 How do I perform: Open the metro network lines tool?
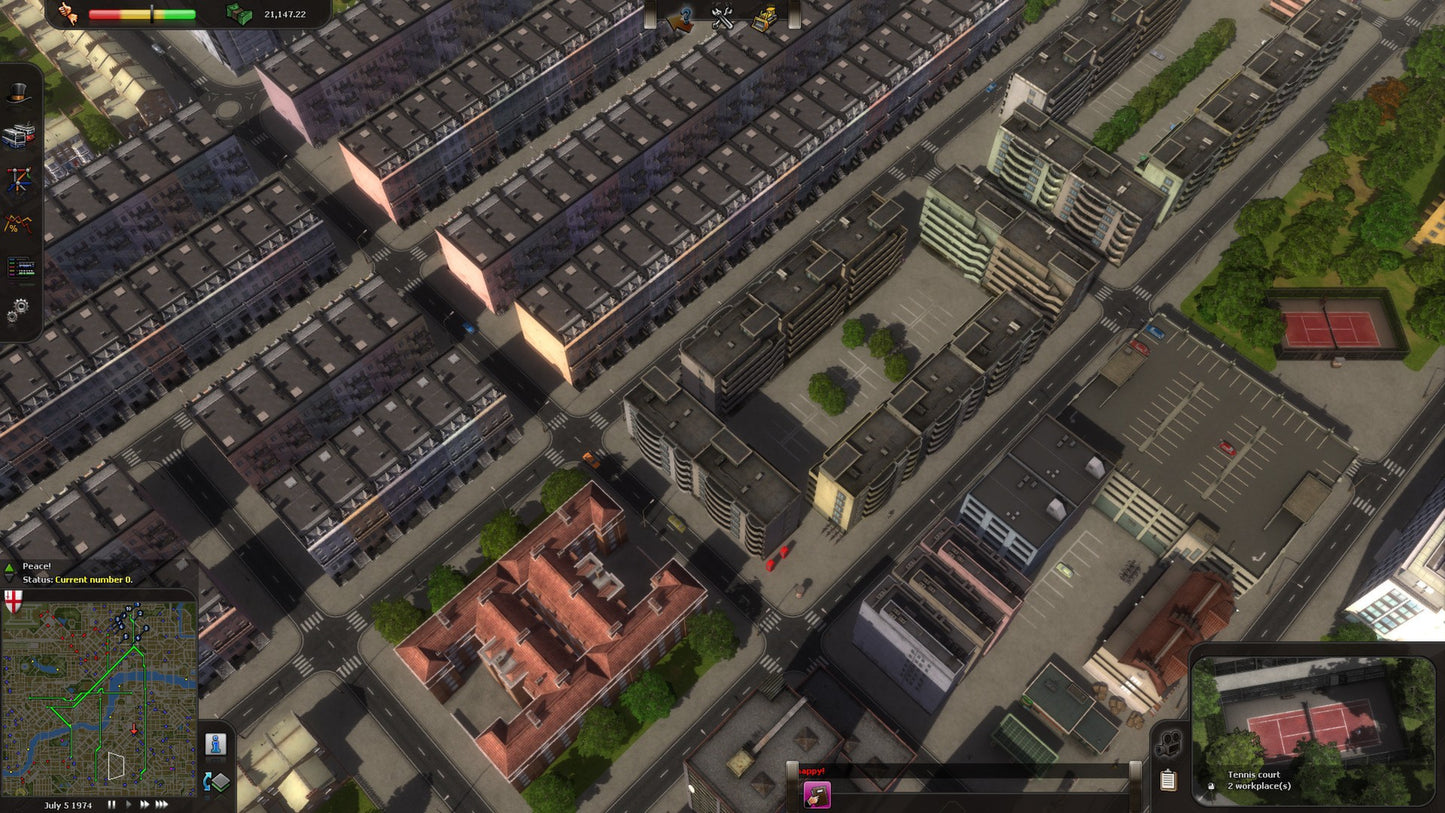click(x=18, y=178)
